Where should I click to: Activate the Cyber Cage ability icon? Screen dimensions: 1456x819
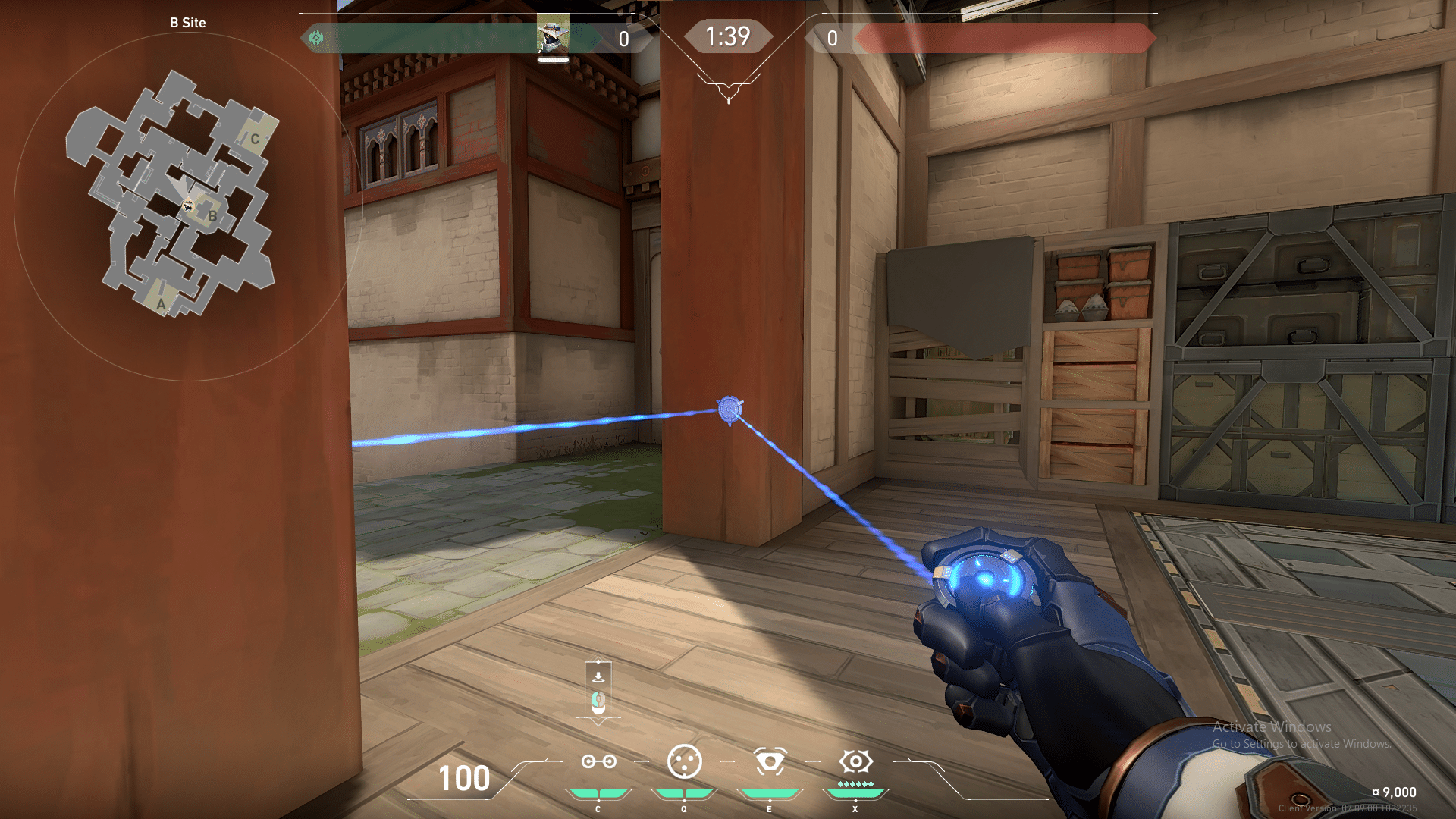click(x=684, y=761)
